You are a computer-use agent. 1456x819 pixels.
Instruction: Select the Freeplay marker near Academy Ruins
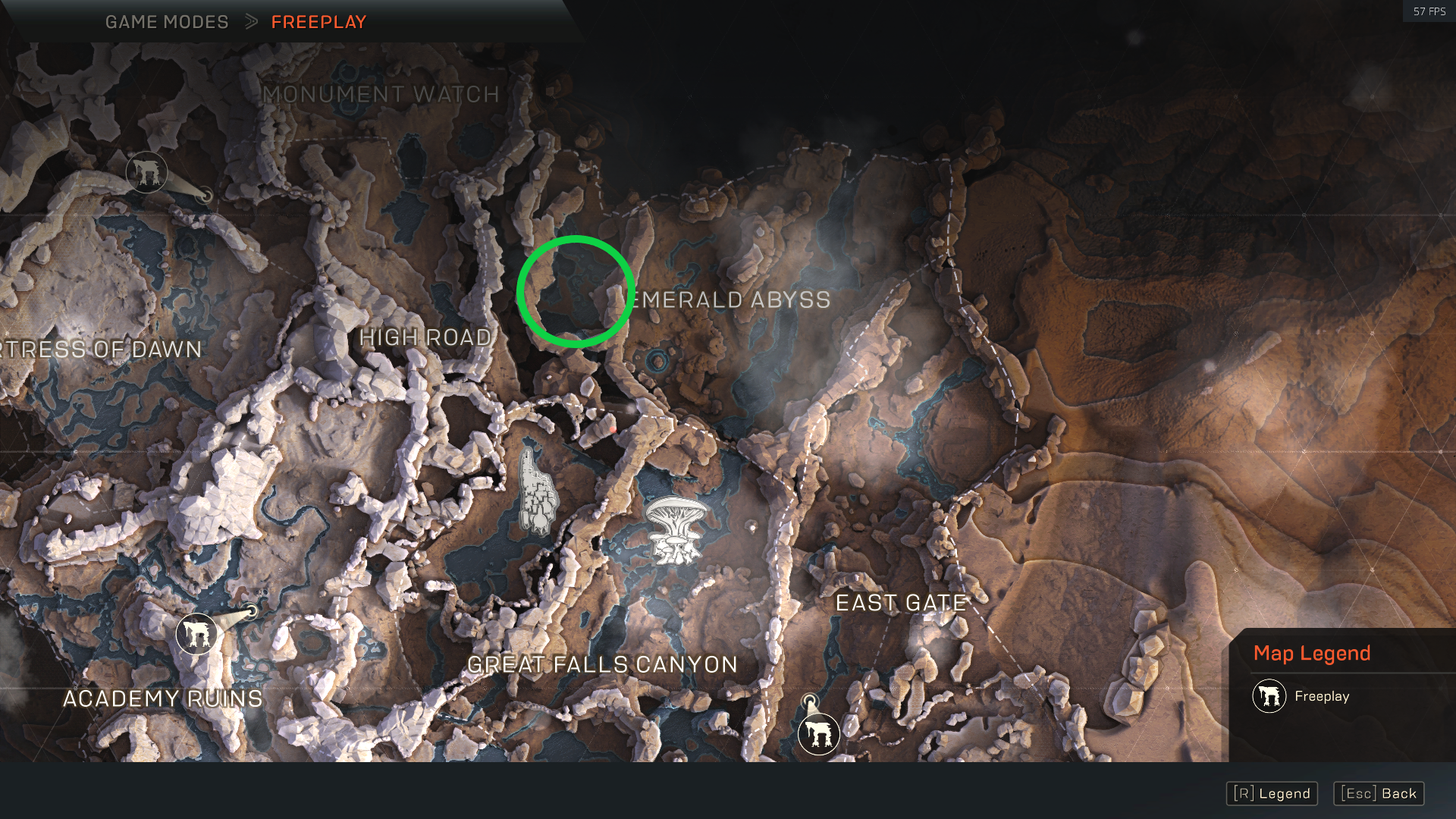tap(196, 633)
